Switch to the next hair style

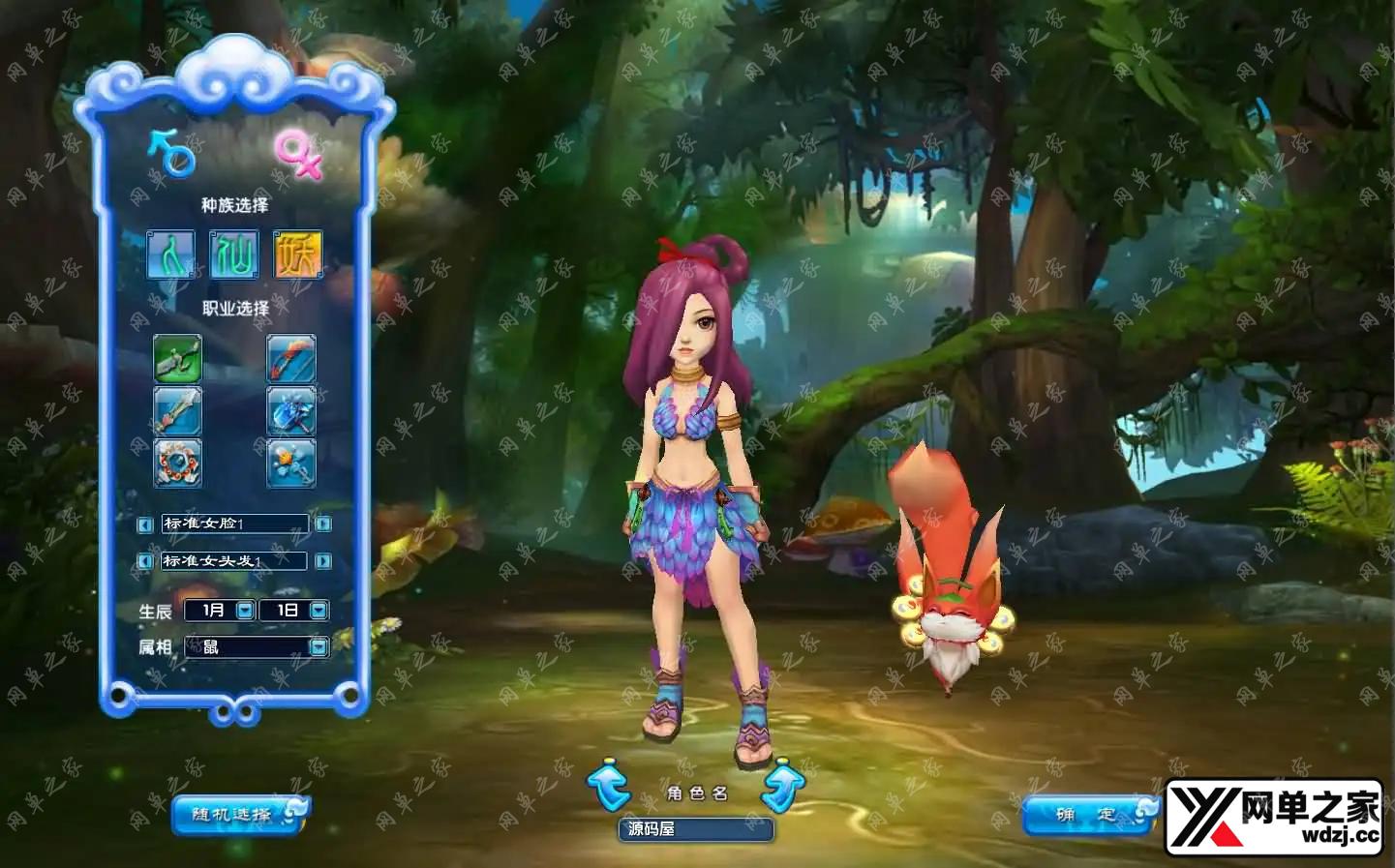[323, 561]
